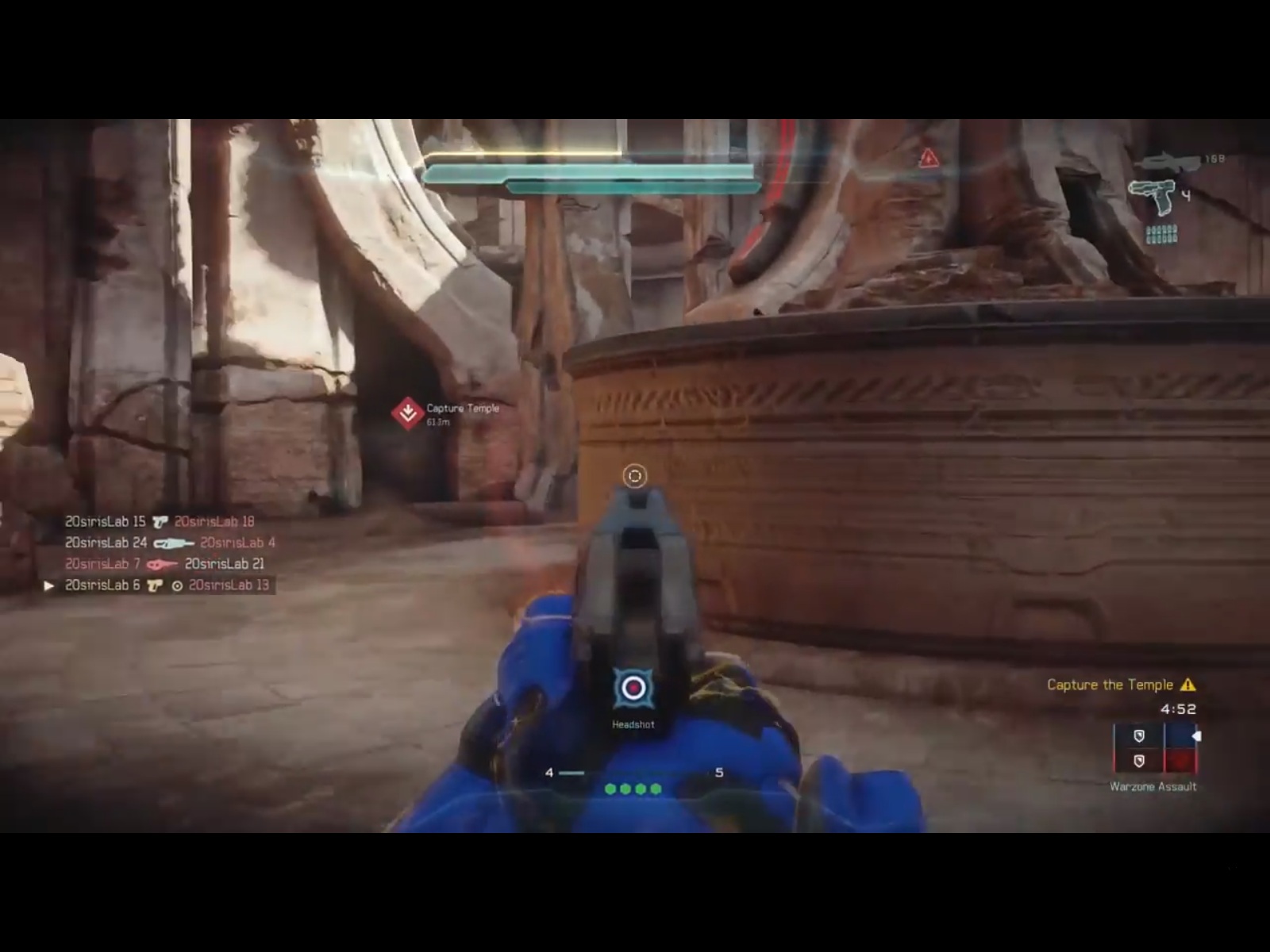Select the Warzone Assault mode label

[x=1153, y=786]
